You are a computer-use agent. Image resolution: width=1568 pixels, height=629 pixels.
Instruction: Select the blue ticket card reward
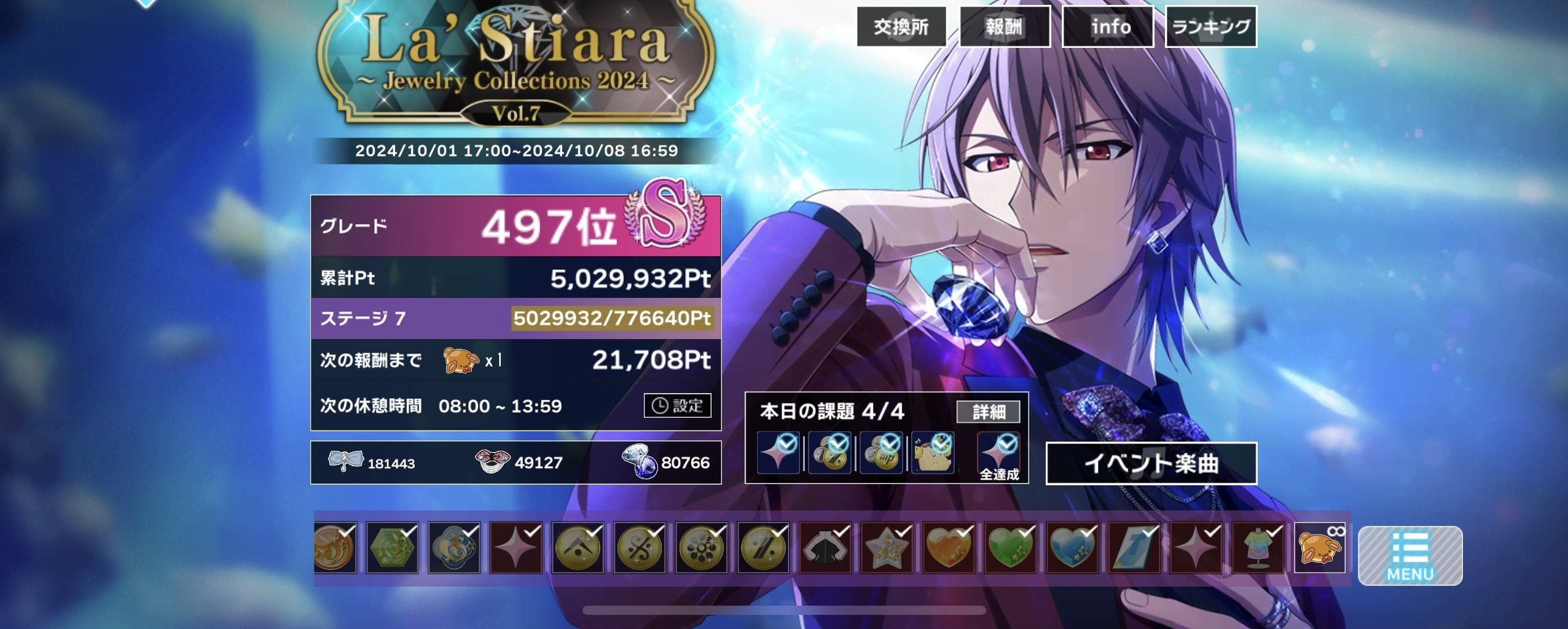coord(1135,547)
